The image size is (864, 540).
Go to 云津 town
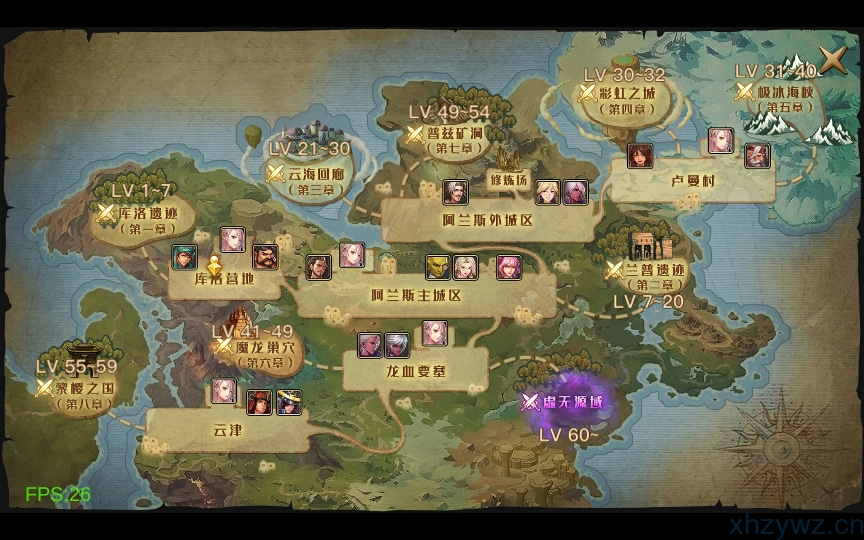click(228, 430)
